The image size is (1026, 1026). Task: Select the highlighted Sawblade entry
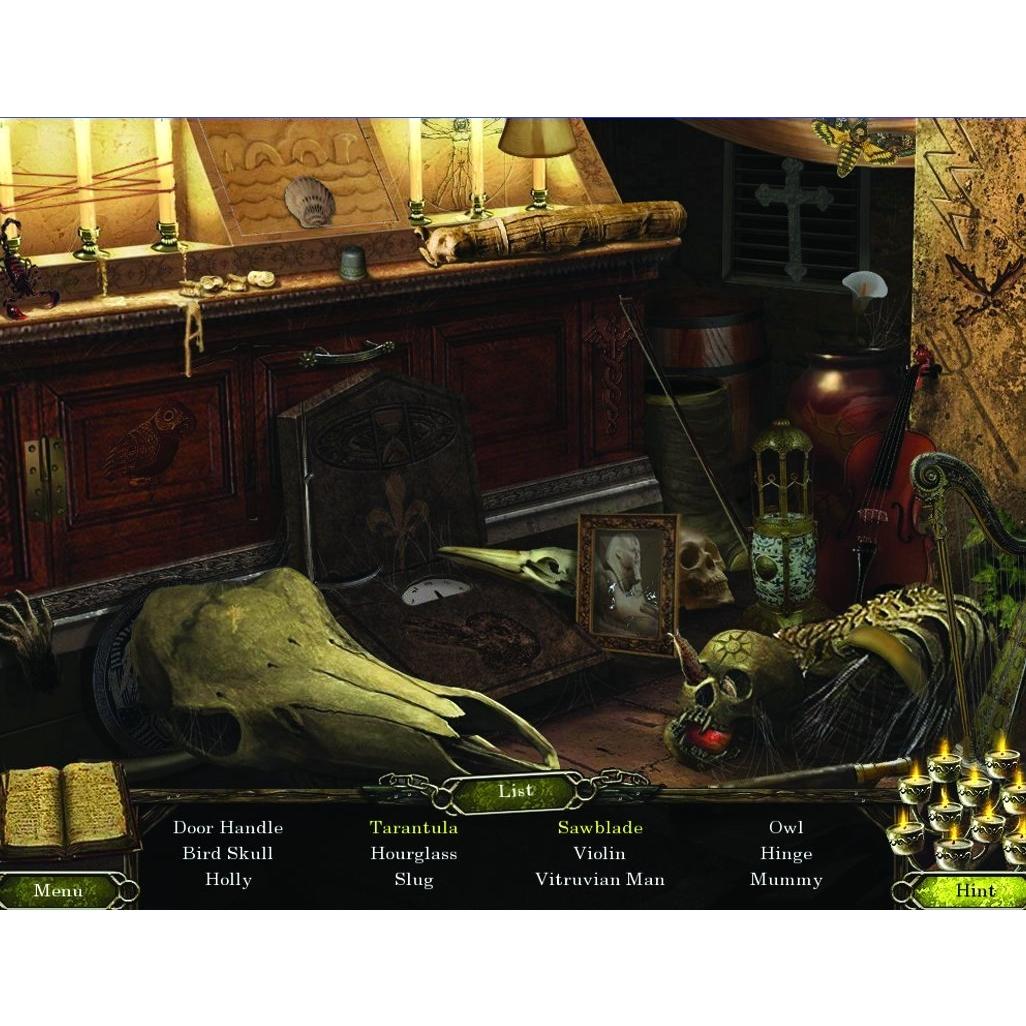pos(600,828)
